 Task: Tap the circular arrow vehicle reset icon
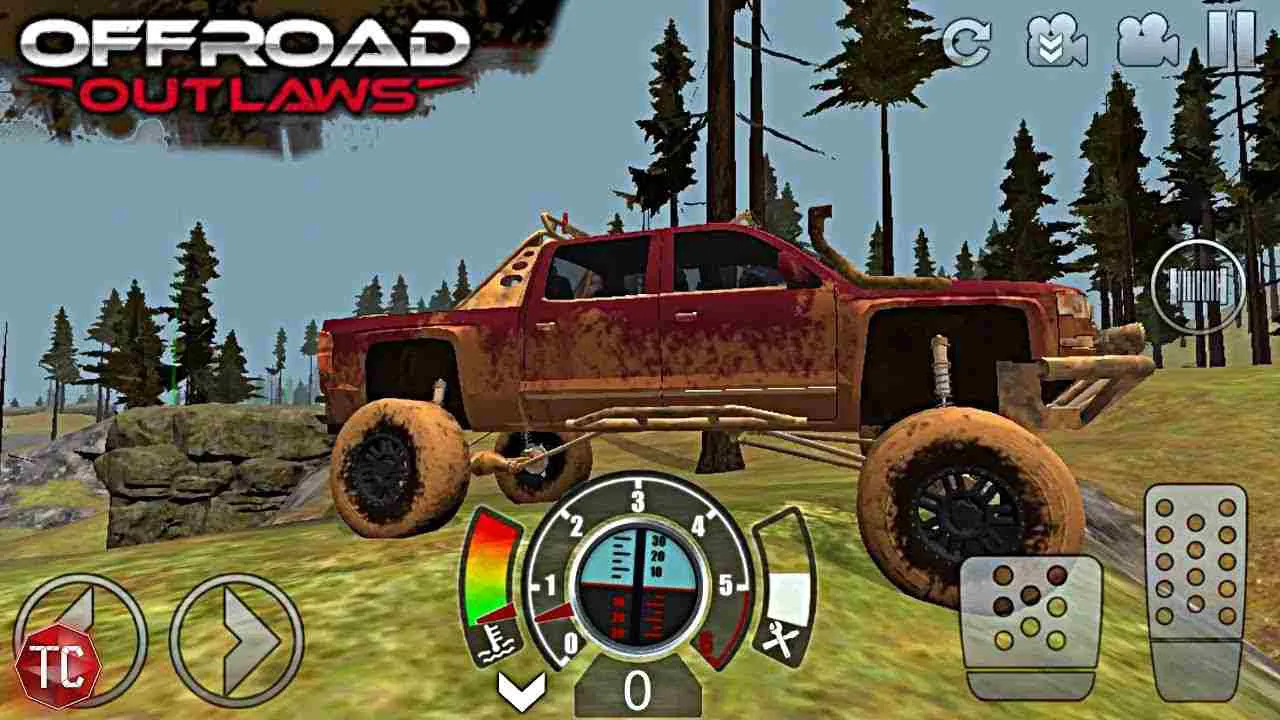tap(969, 44)
